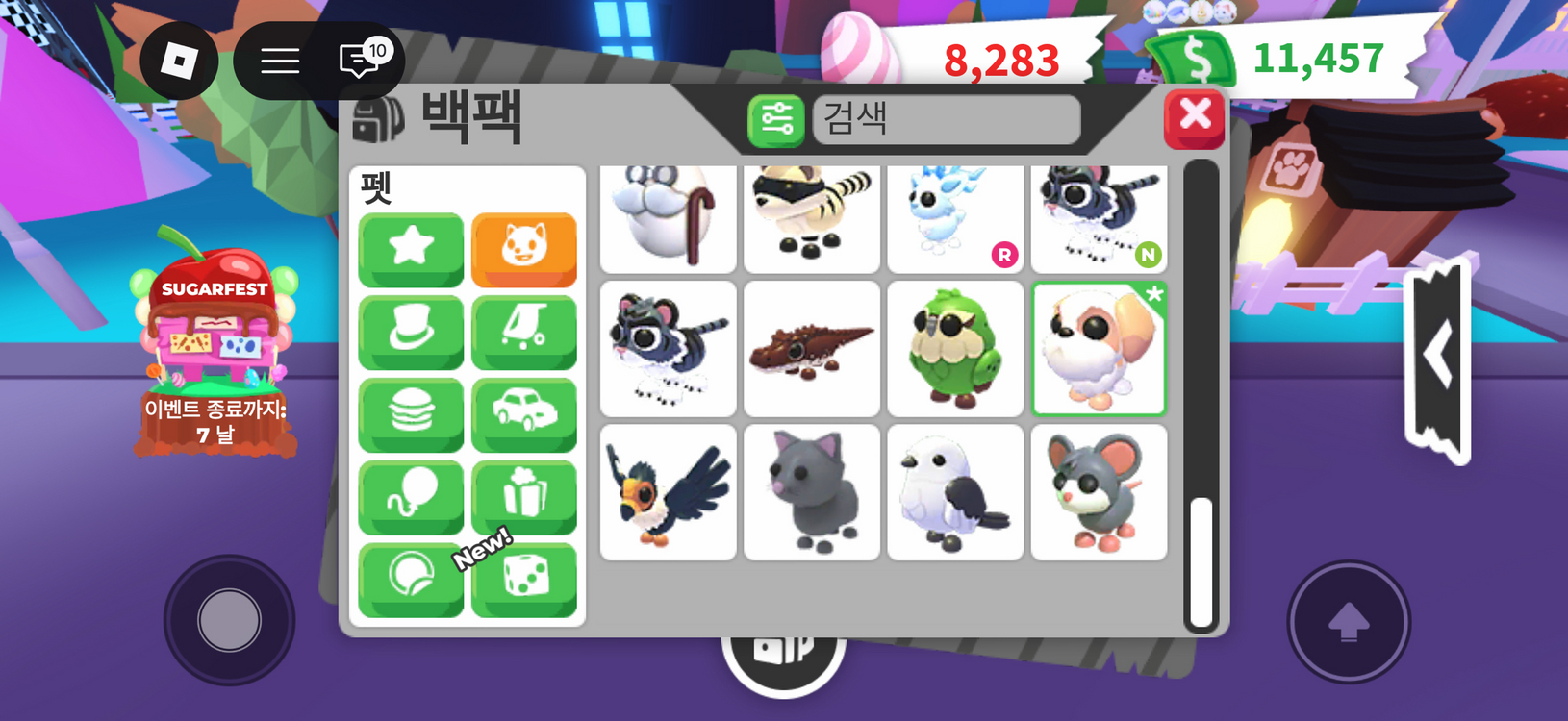The width and height of the screenshot is (1568, 721).
Task: Open the gift category in the backpack
Action: 523,495
